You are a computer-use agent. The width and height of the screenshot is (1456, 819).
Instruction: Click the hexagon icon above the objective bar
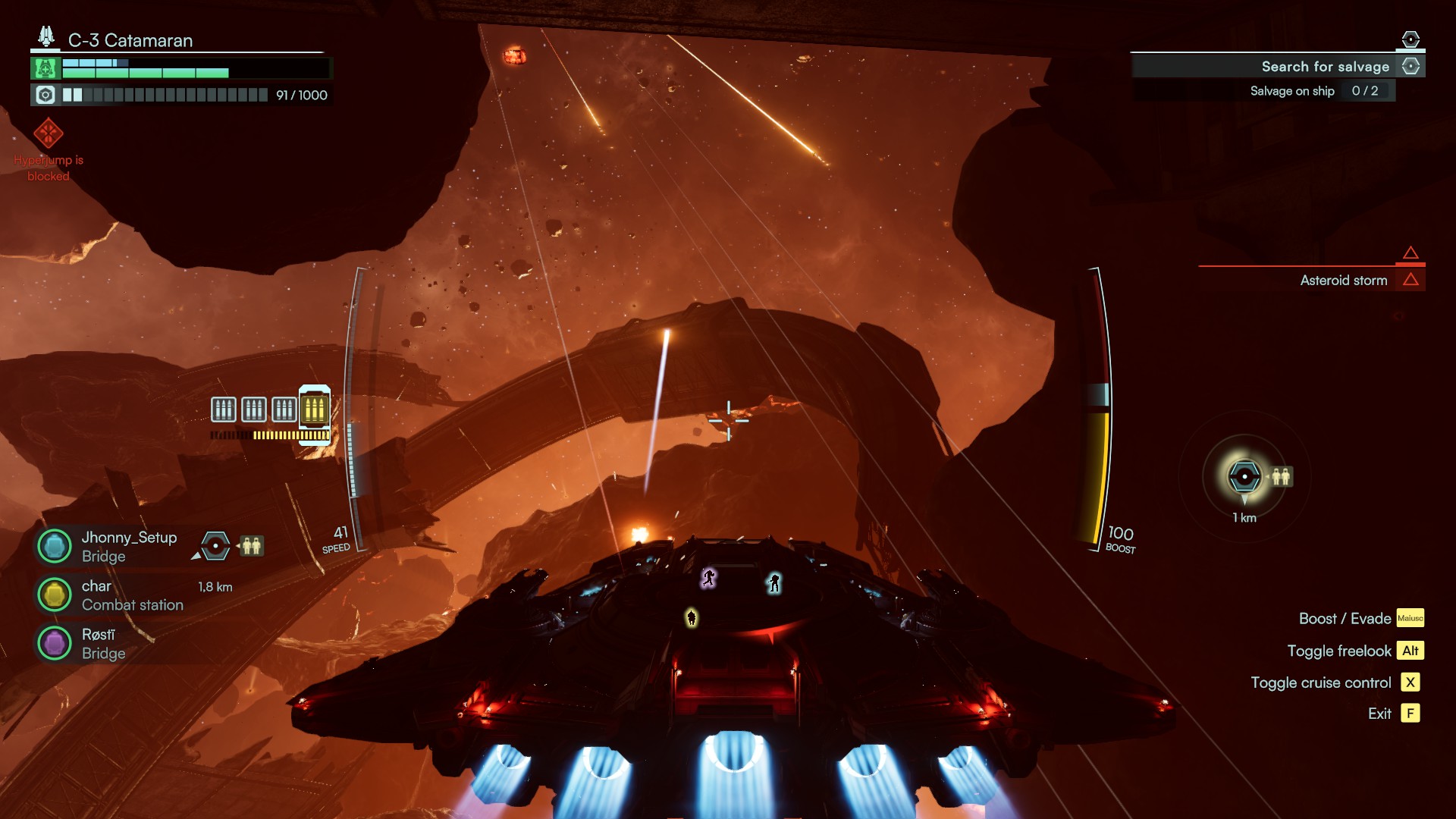tap(1410, 39)
